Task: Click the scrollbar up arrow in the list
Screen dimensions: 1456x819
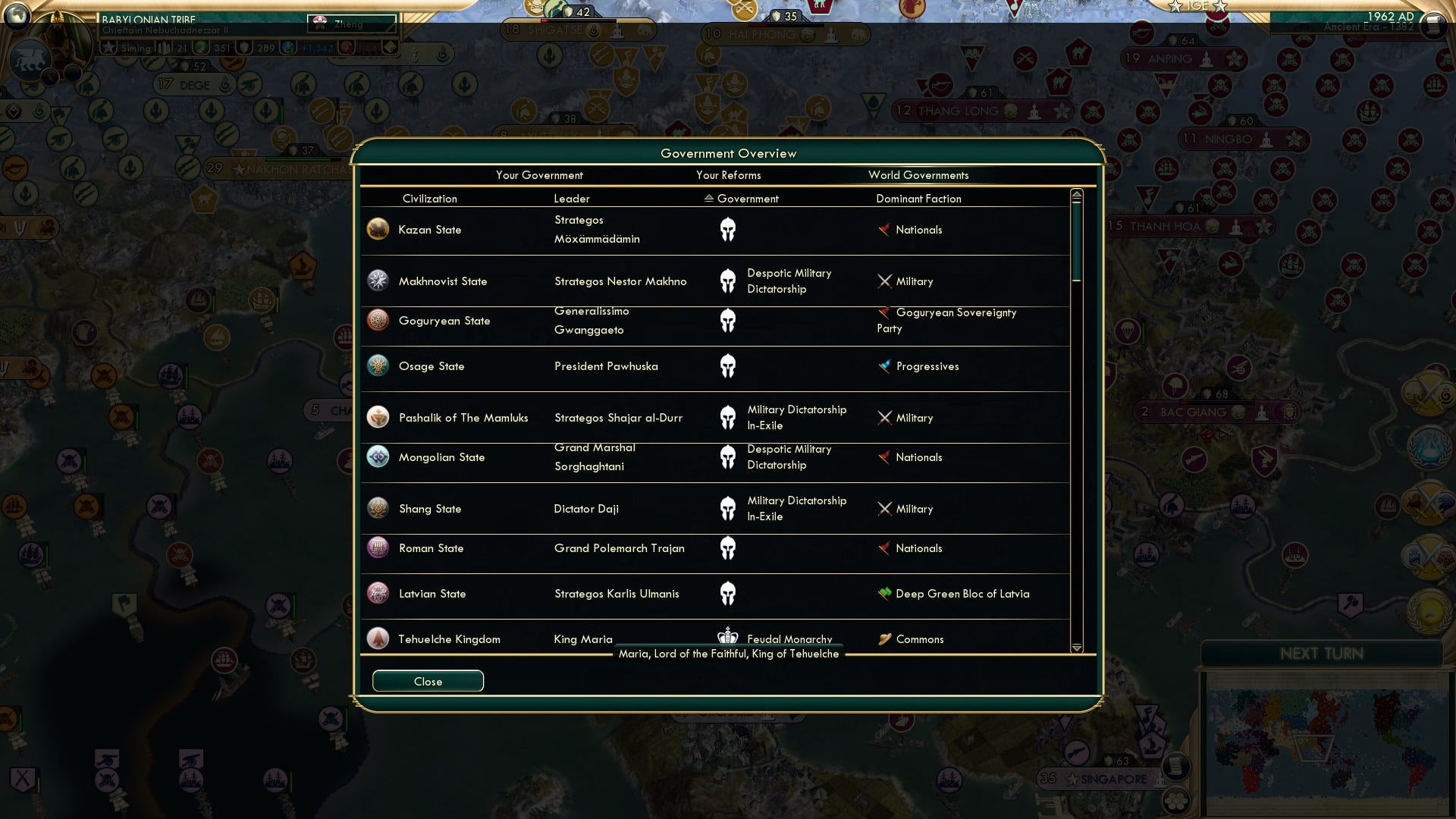Action: (1076, 194)
